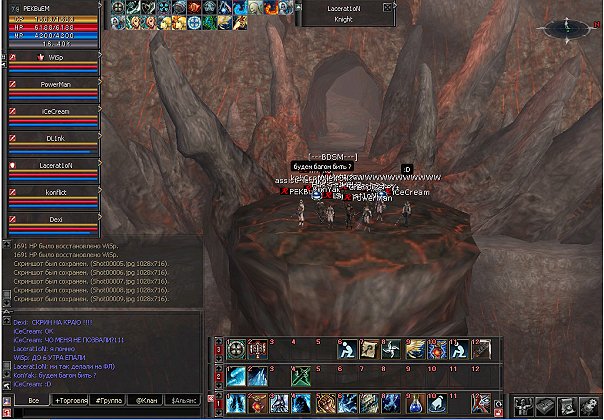
Task: Select party member DLink
Action: [55, 138]
